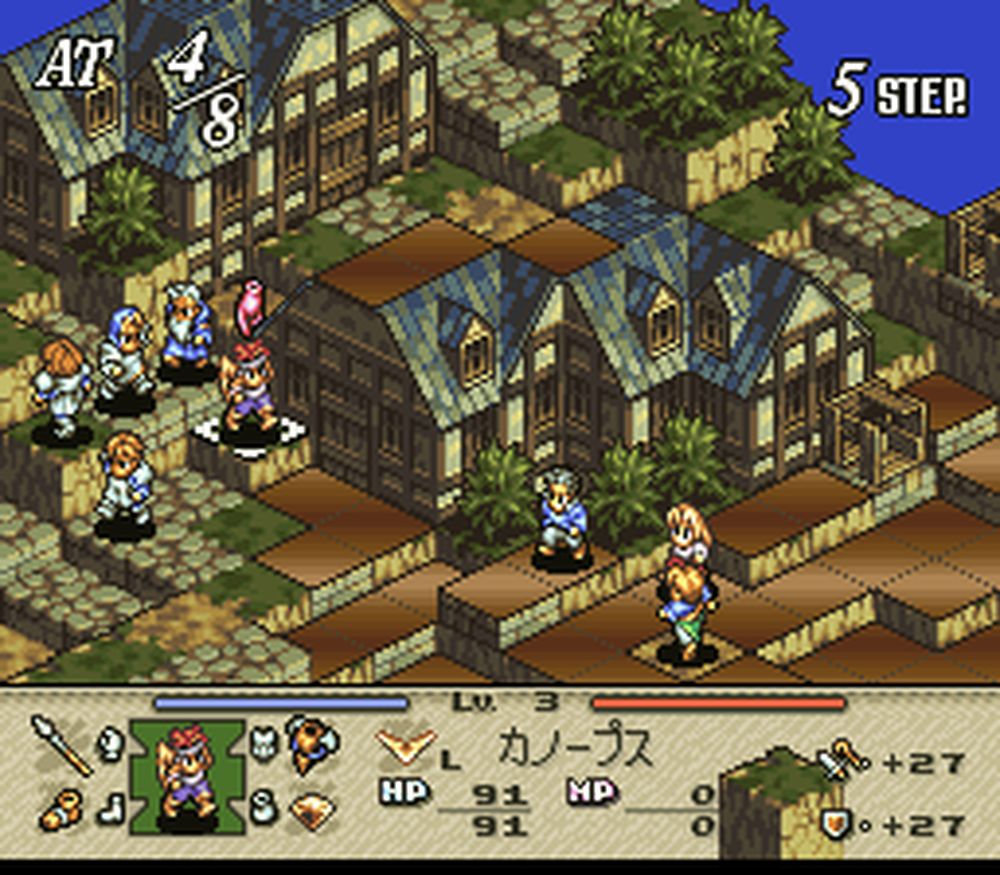The width and height of the screenshot is (1000, 875).
Task: Click the winged alignment emblem beside the name
Action: pos(406,745)
